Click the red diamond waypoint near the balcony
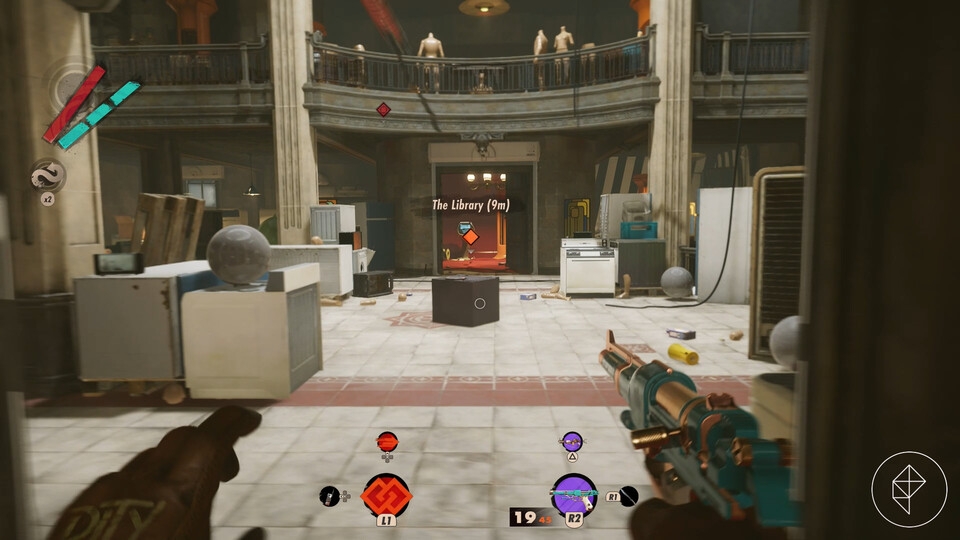 click(383, 109)
